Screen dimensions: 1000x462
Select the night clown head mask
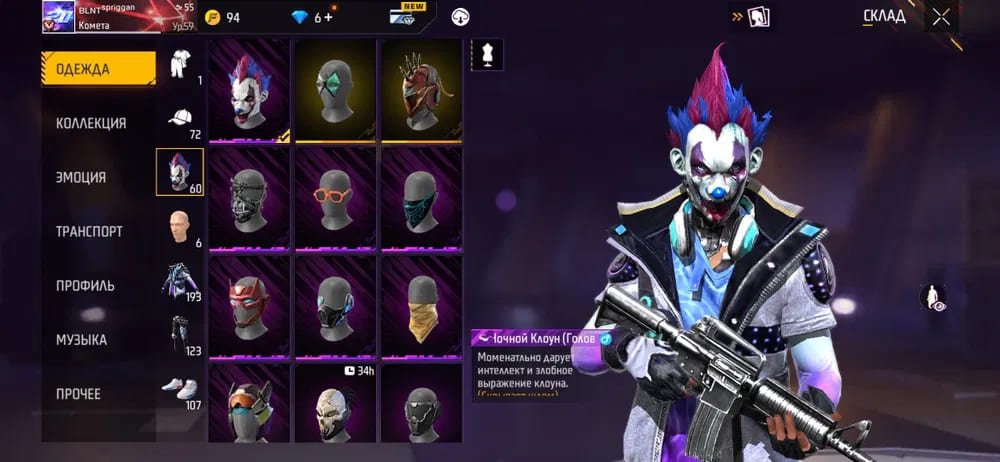click(x=249, y=90)
